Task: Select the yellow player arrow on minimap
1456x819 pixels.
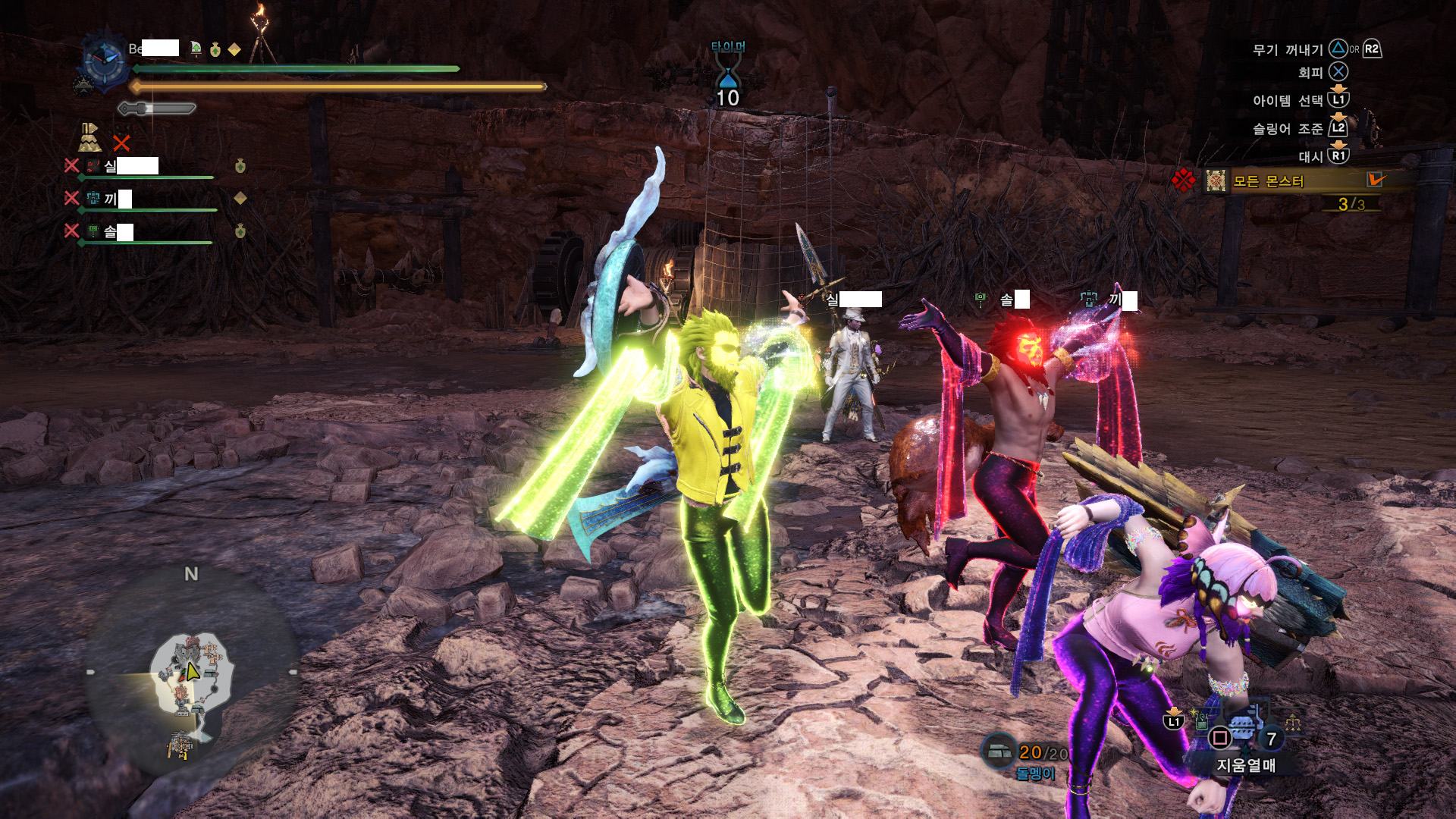Action: [193, 671]
